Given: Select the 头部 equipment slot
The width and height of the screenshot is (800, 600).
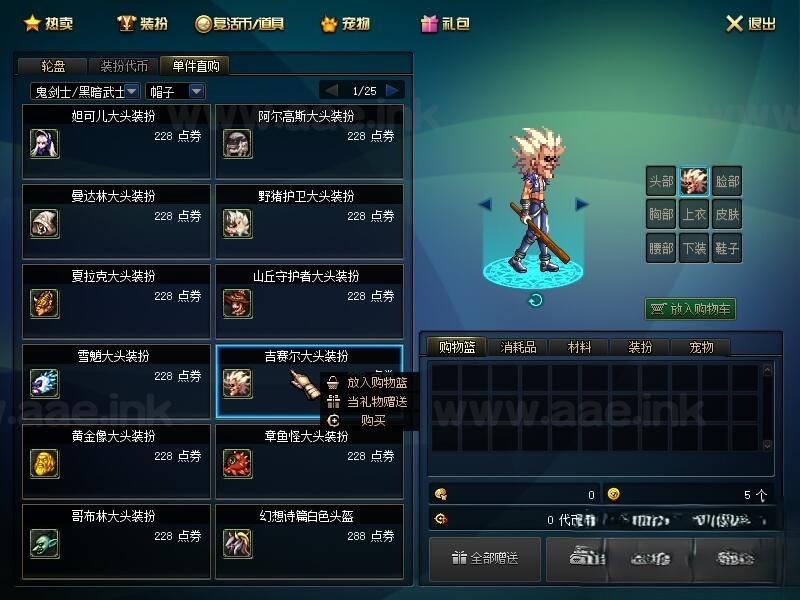Looking at the screenshot, I should (x=660, y=182).
